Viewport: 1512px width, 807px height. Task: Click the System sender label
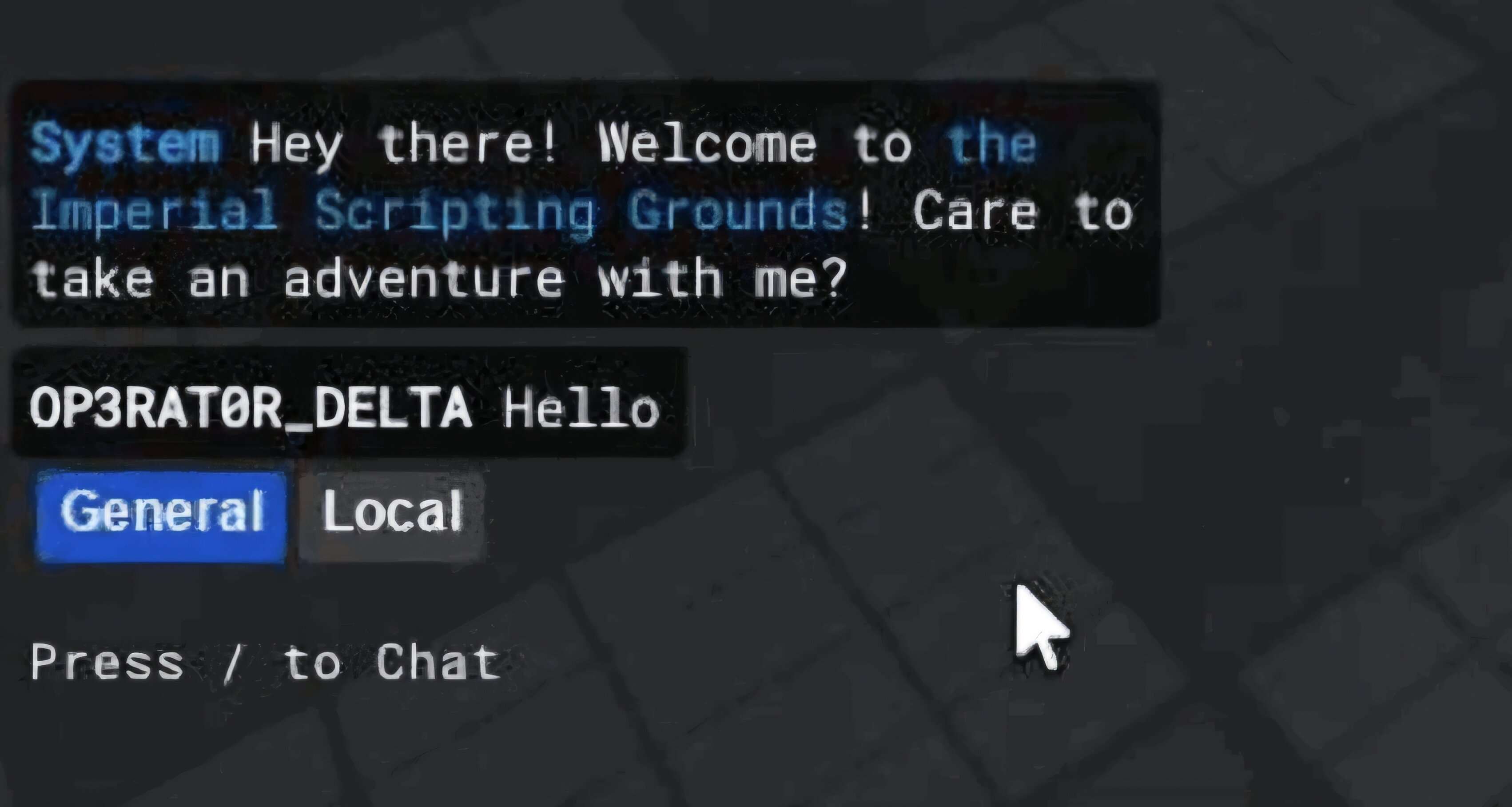[x=126, y=143]
